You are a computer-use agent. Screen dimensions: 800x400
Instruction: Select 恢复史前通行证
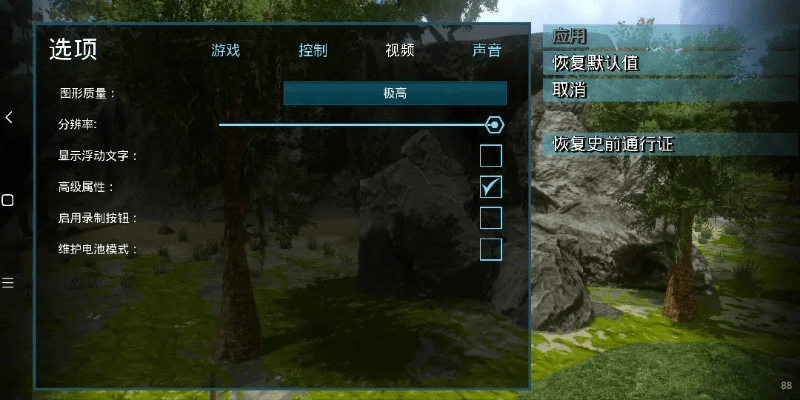click(x=614, y=144)
